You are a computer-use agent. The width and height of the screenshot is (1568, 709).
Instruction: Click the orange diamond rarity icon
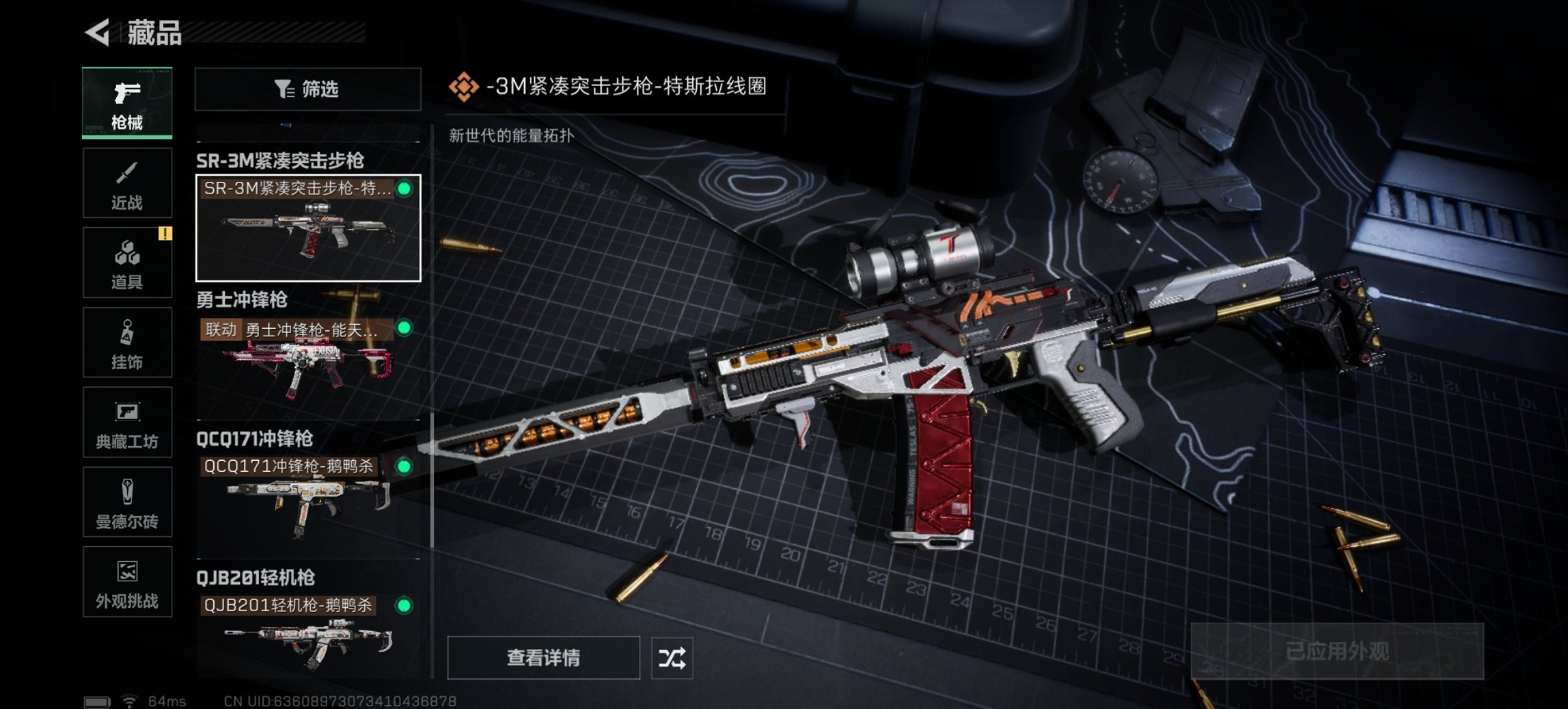(x=465, y=88)
